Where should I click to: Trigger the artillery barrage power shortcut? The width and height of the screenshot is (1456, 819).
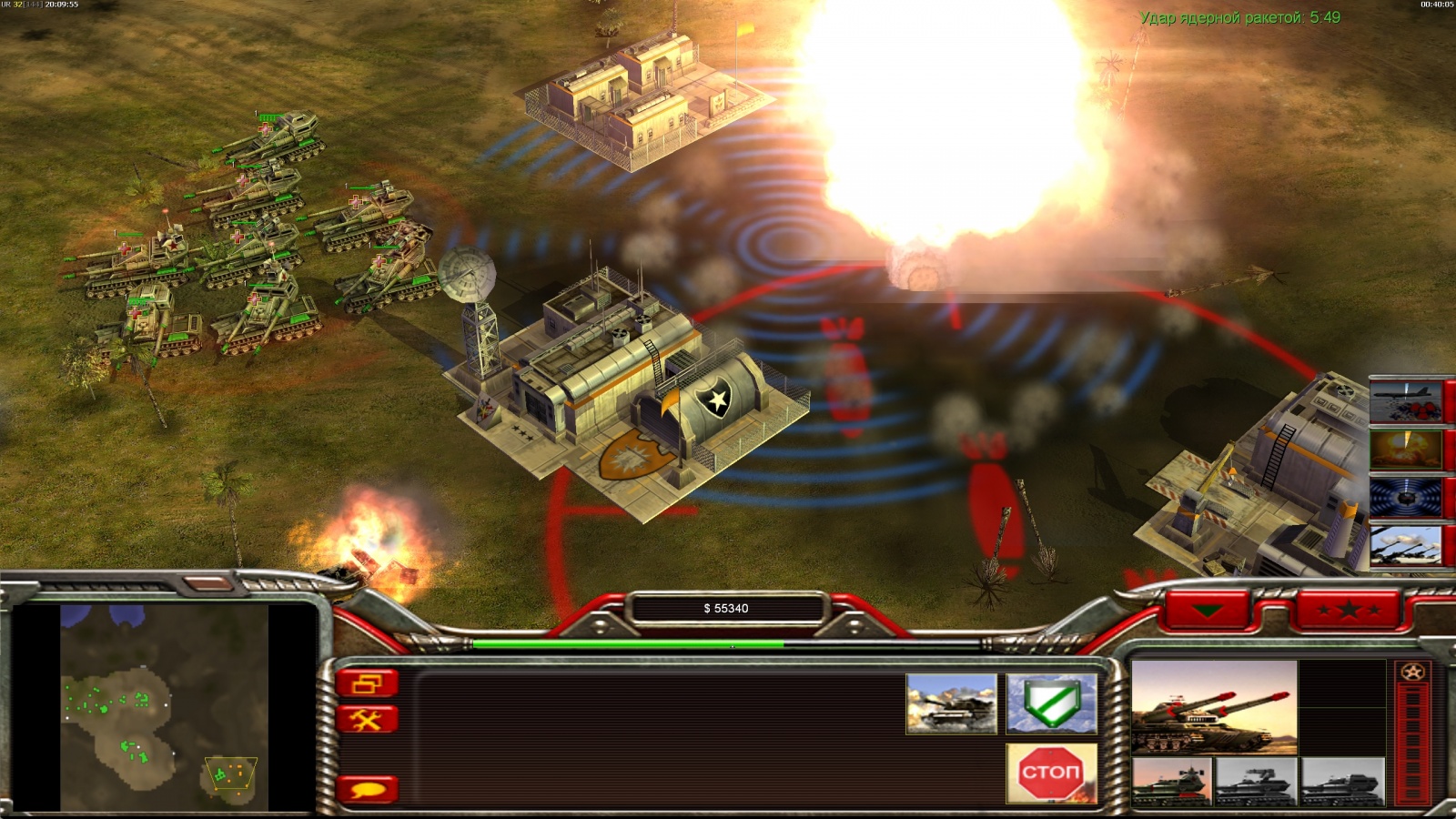click(1406, 546)
